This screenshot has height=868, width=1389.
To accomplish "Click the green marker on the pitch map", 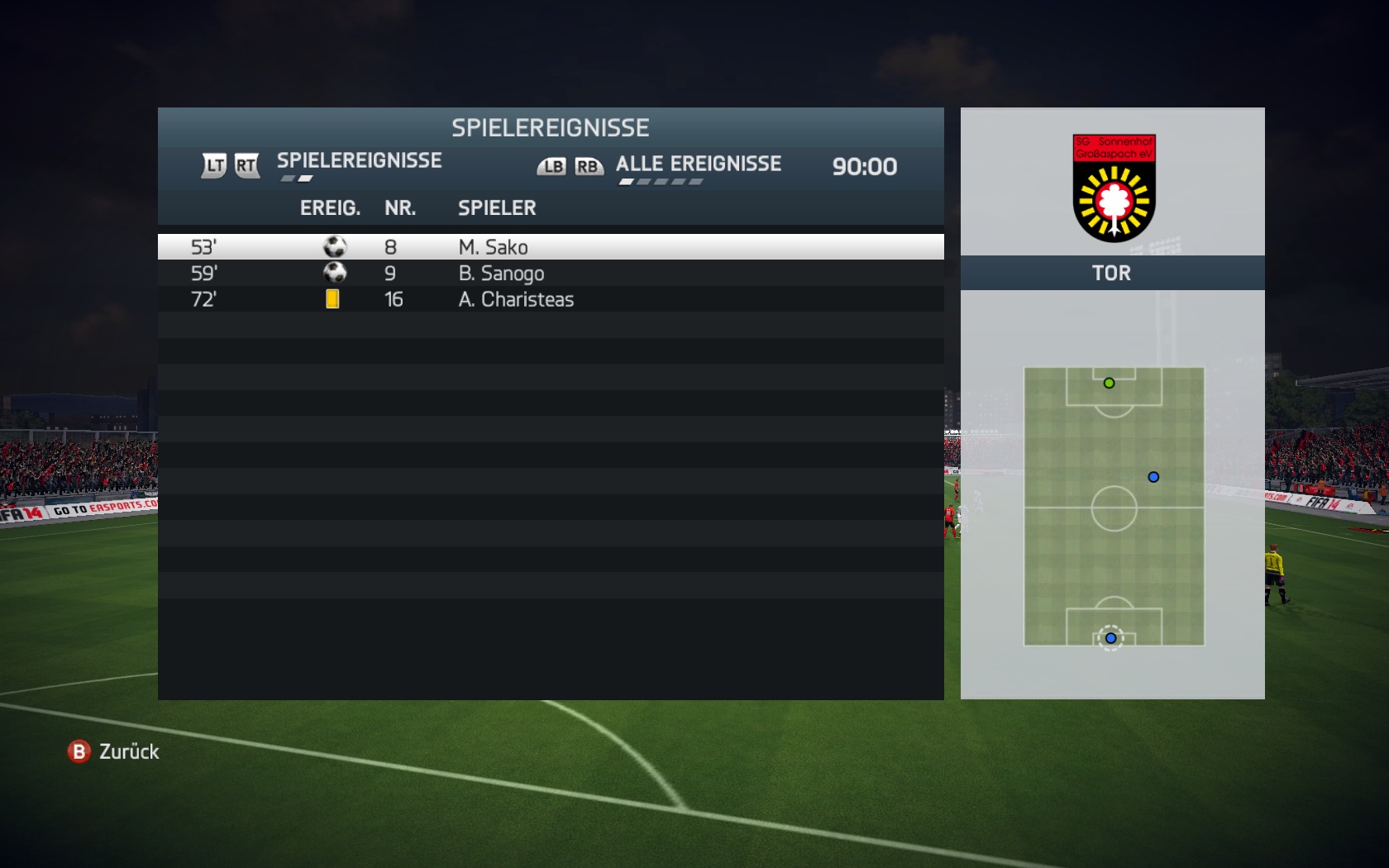I will [x=1109, y=383].
